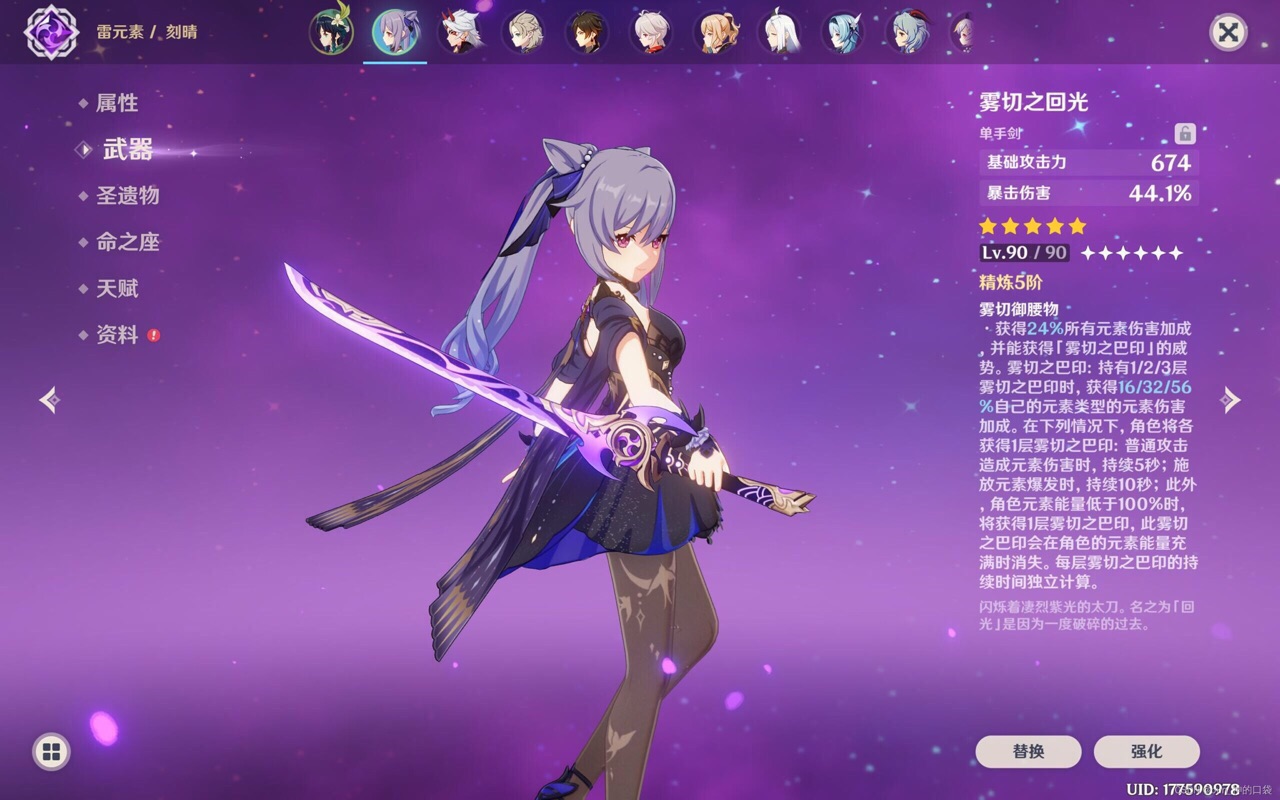Choose Zhongli's dark-haired portrait

click(x=587, y=32)
